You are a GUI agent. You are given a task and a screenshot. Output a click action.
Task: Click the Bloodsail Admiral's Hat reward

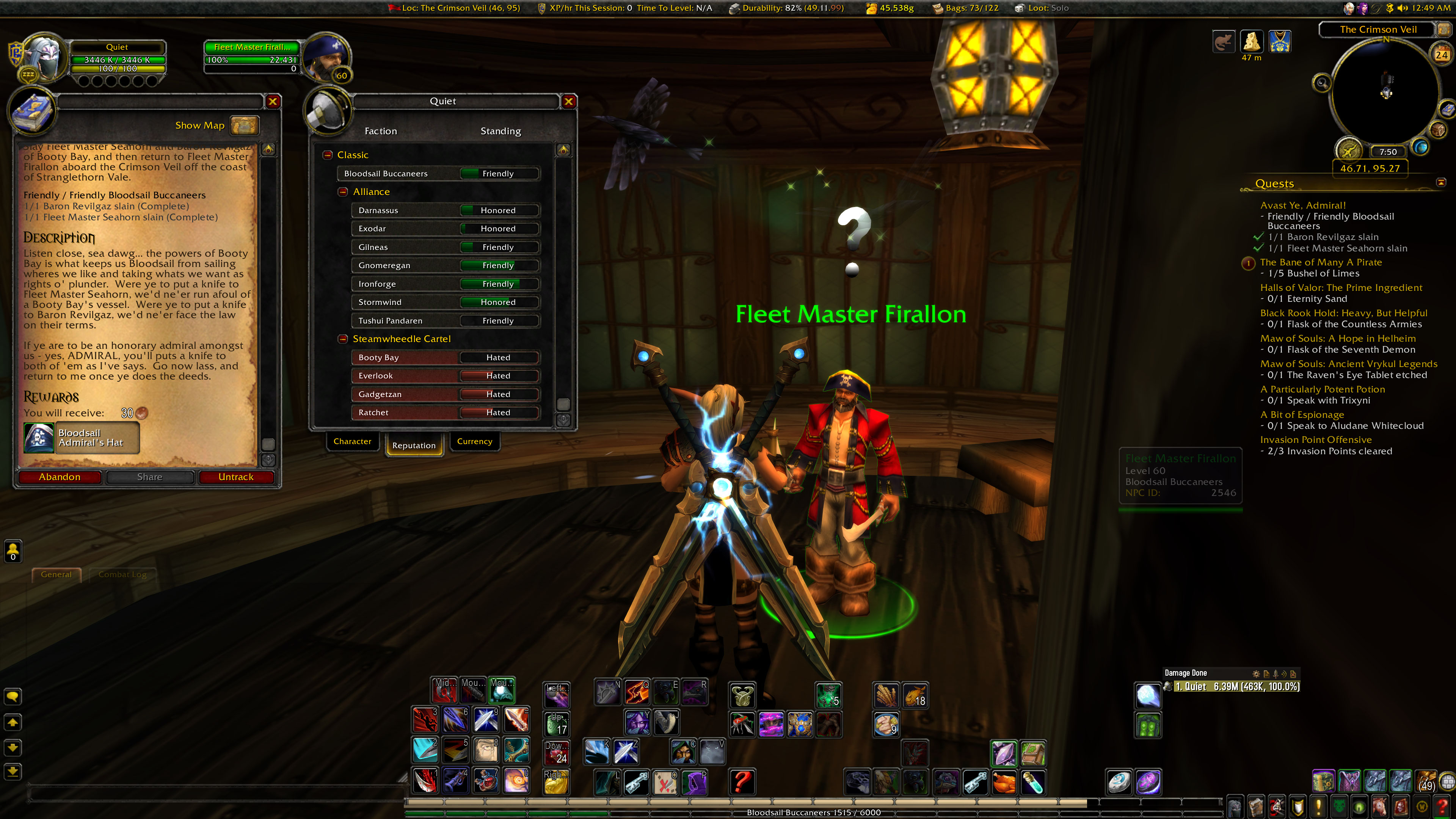pyautogui.click(x=82, y=438)
